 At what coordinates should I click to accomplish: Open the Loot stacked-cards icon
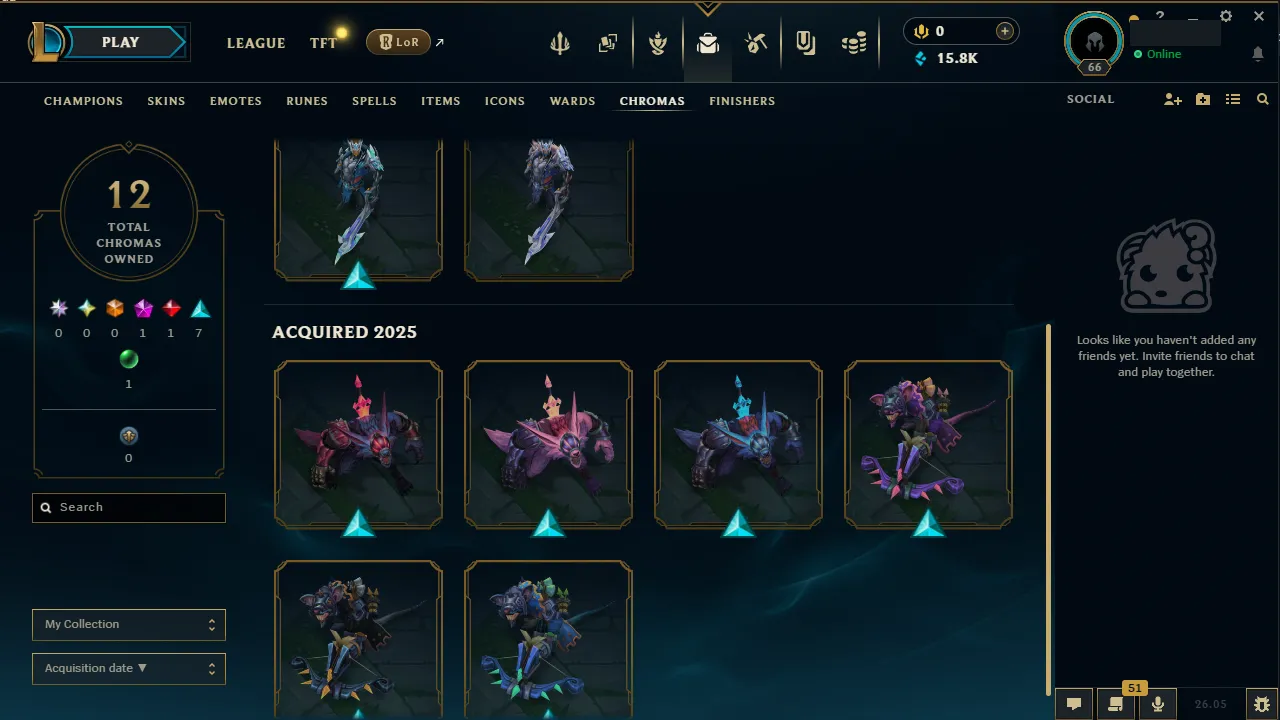(x=607, y=42)
